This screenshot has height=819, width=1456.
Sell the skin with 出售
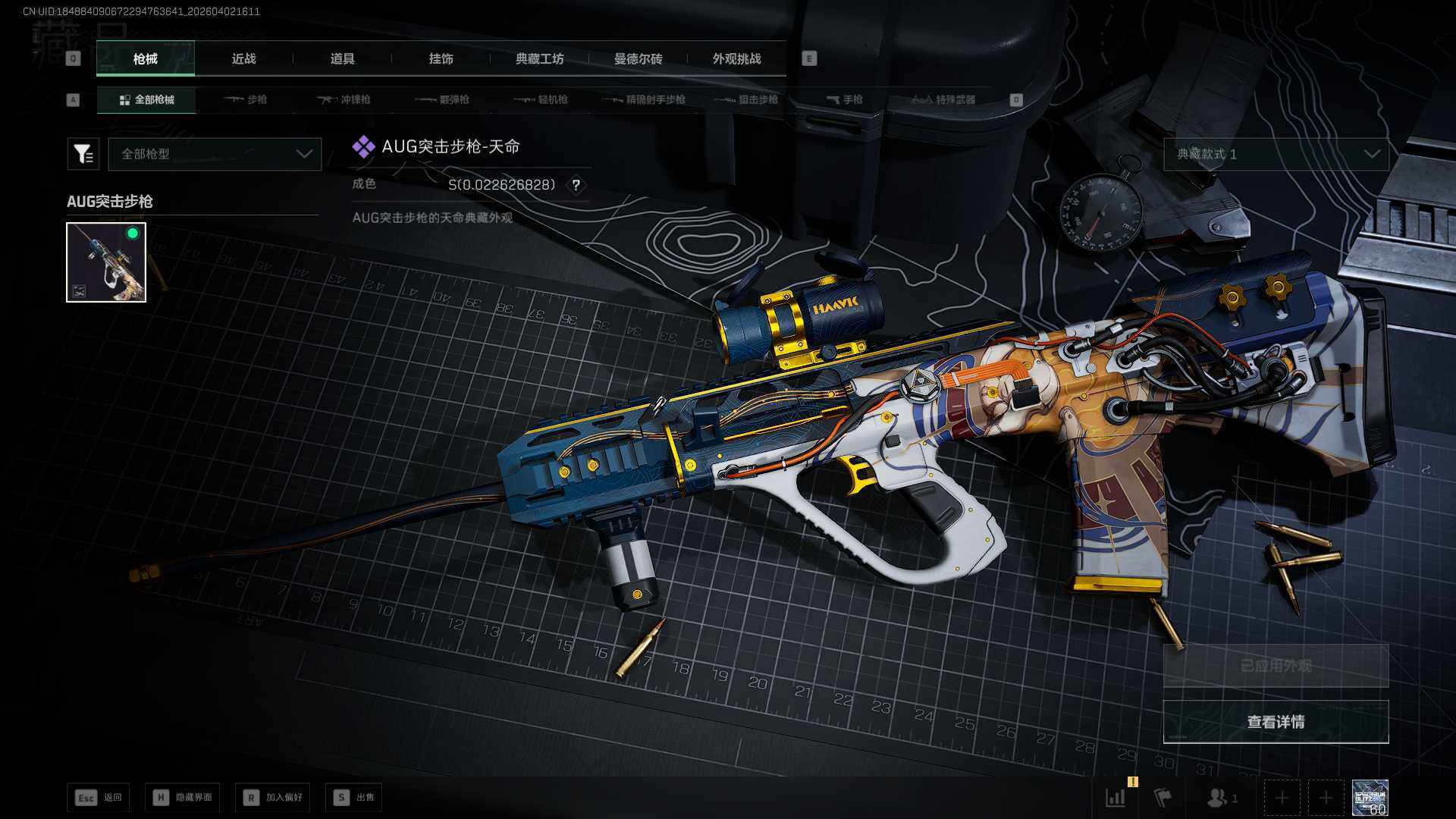pos(354,797)
